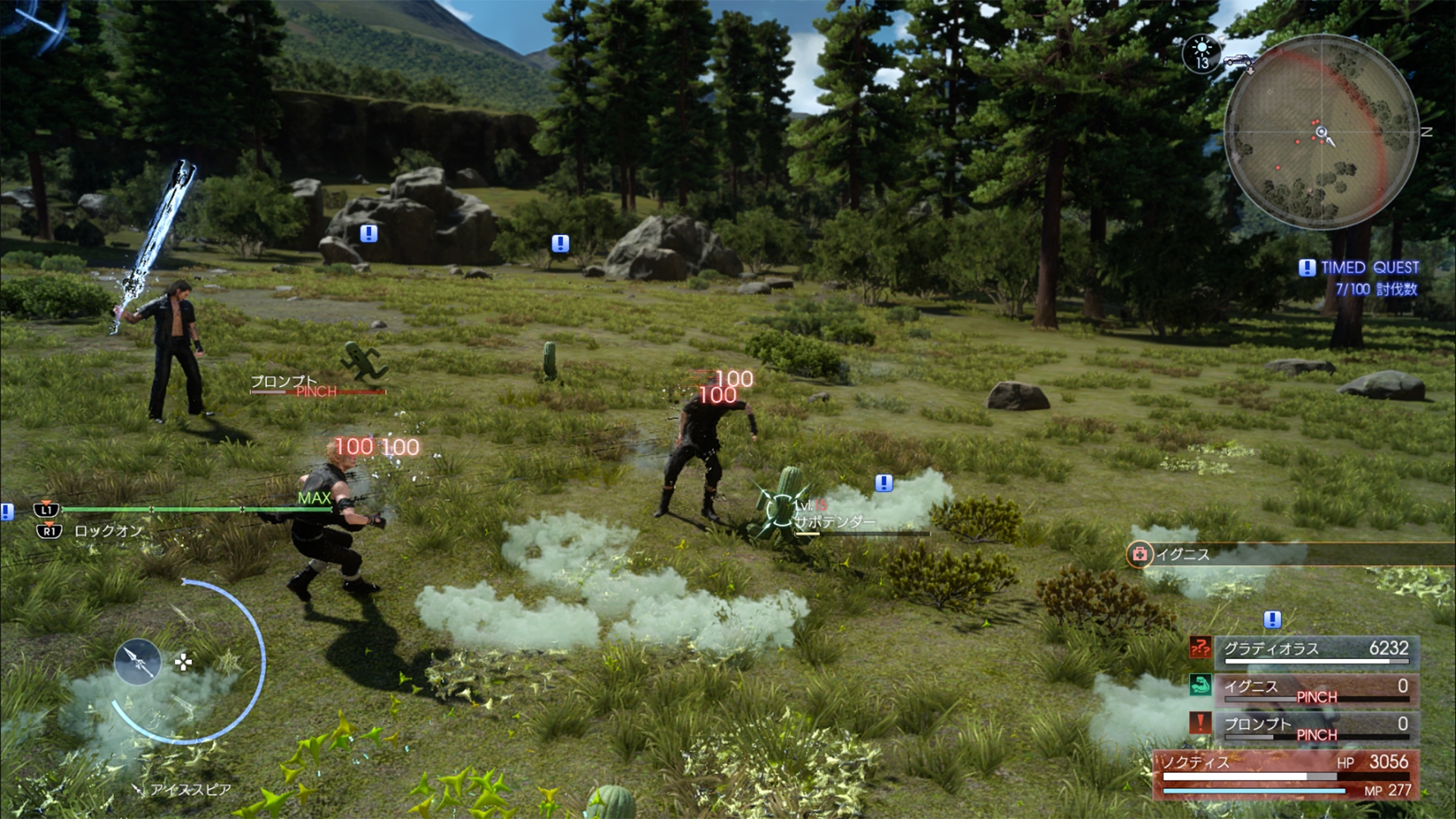Select the spear weapon icon in the wheel
The image size is (1456, 819).
(137, 662)
